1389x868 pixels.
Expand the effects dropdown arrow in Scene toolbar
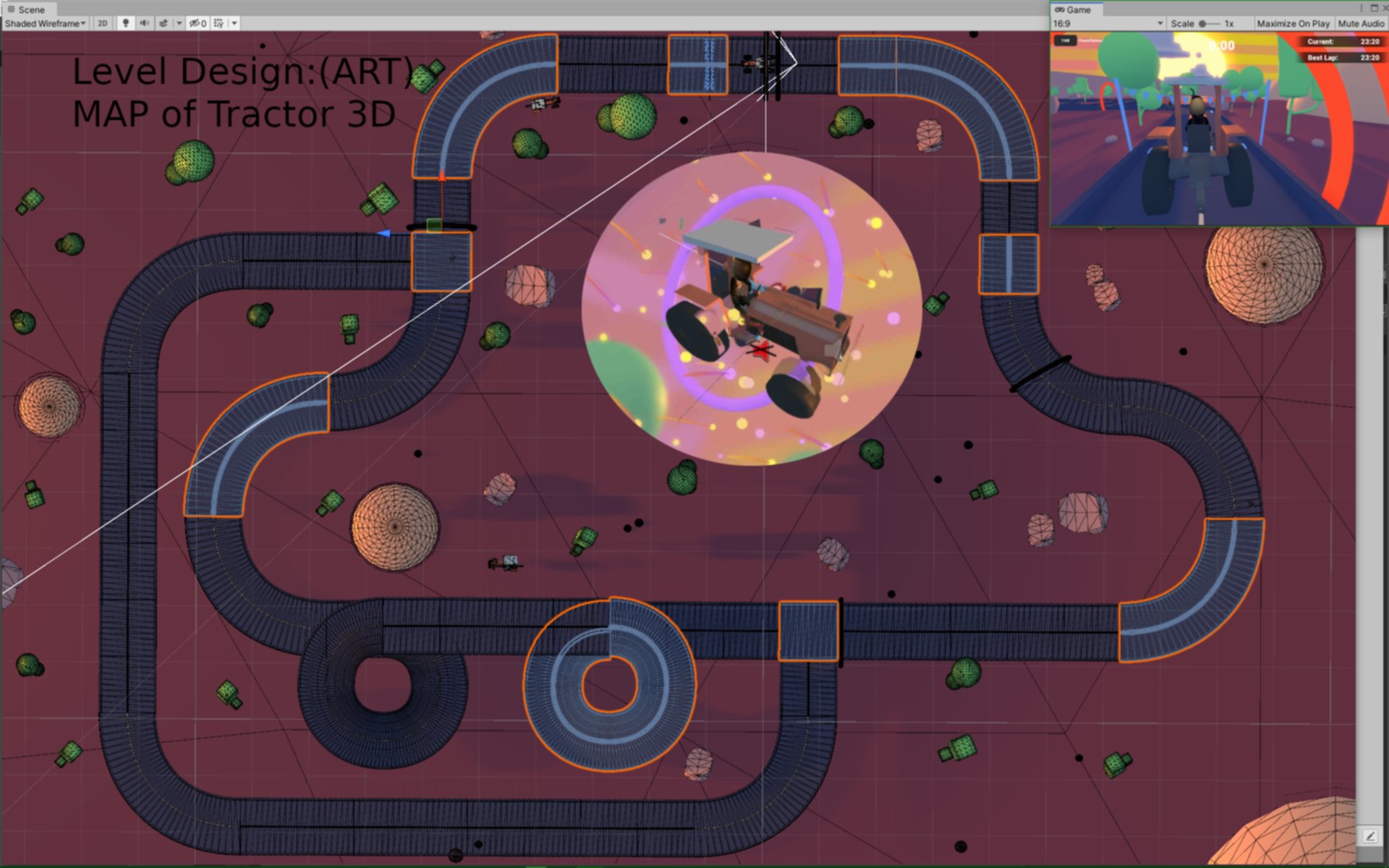click(x=178, y=23)
